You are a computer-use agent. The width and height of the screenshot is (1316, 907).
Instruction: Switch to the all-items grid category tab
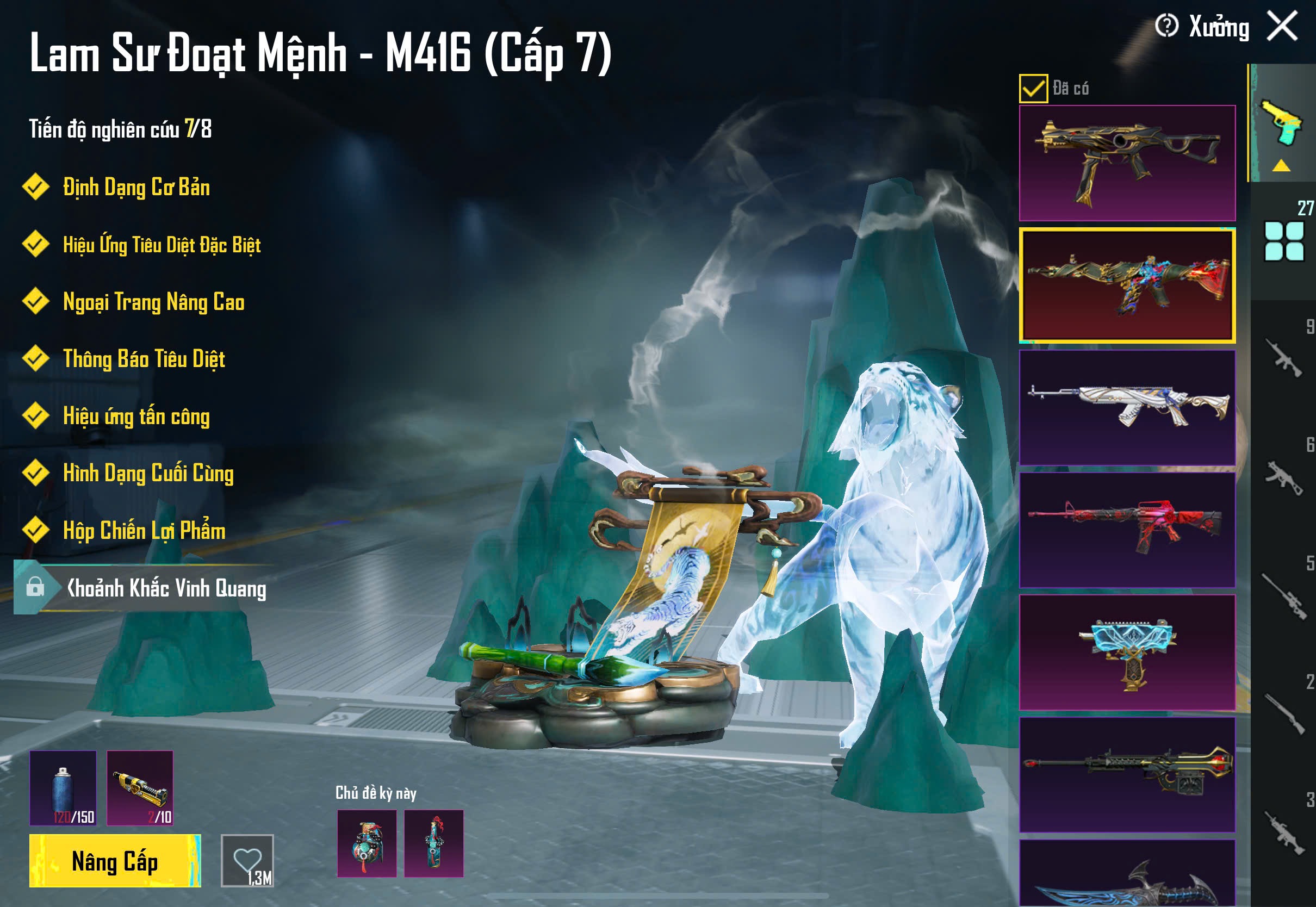(1283, 241)
